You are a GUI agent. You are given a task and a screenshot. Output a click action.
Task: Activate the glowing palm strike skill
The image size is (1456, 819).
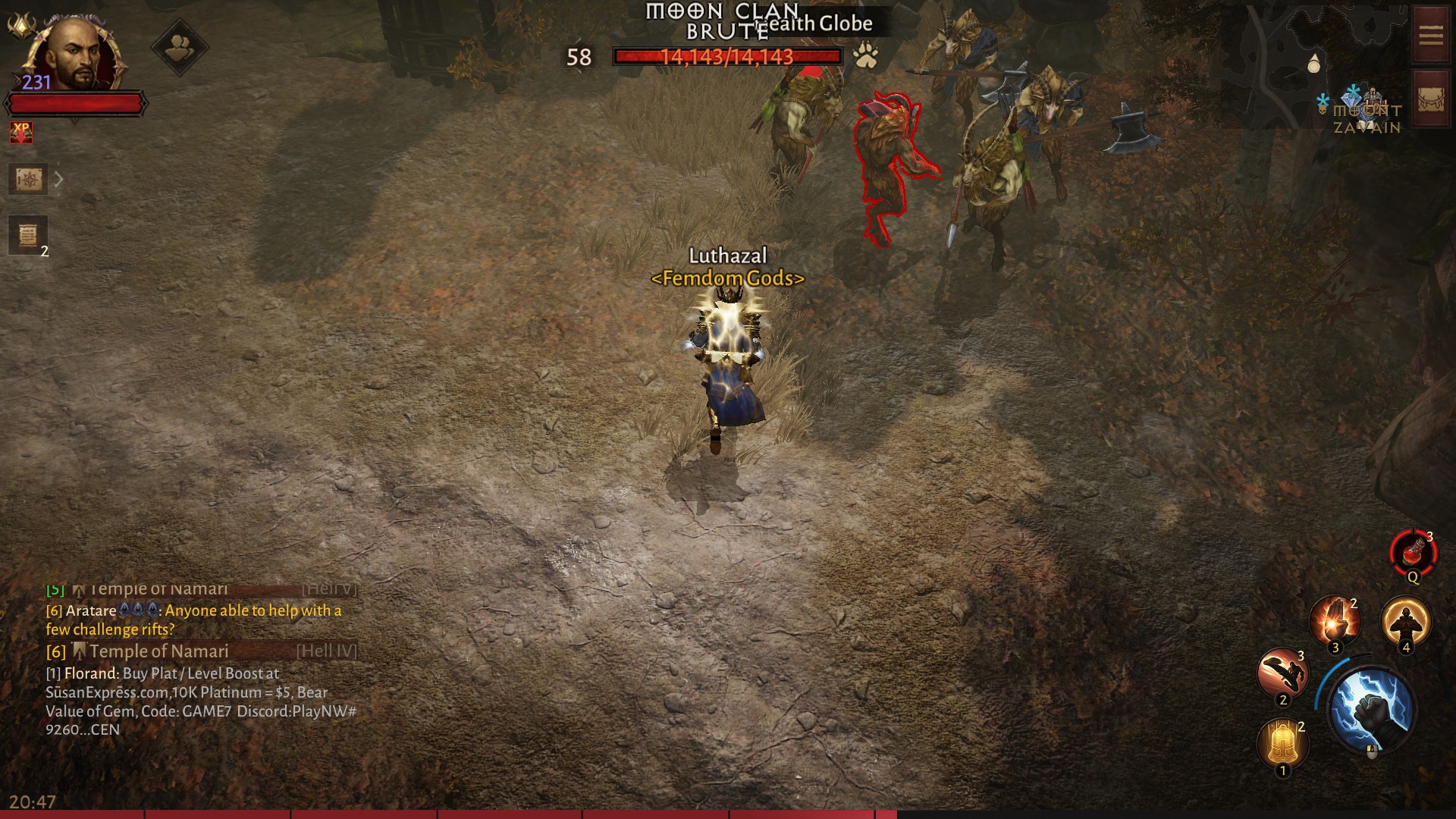point(1335,622)
